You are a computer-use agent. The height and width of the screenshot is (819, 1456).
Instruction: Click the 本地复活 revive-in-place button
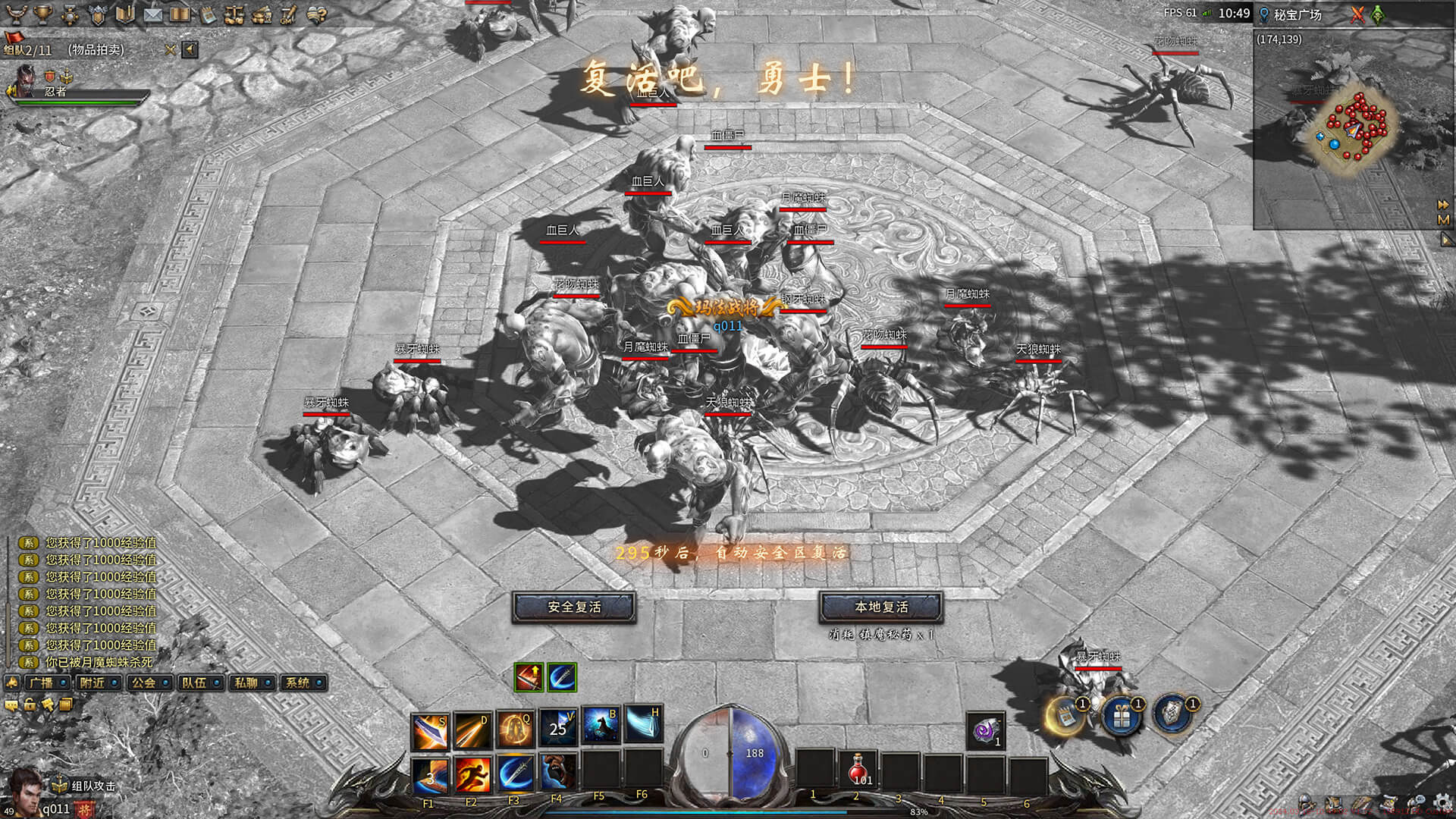tap(881, 607)
